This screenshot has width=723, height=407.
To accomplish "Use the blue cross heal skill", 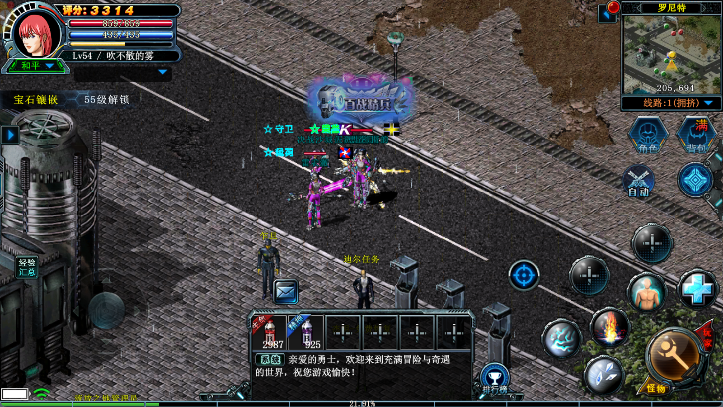I will click(696, 289).
